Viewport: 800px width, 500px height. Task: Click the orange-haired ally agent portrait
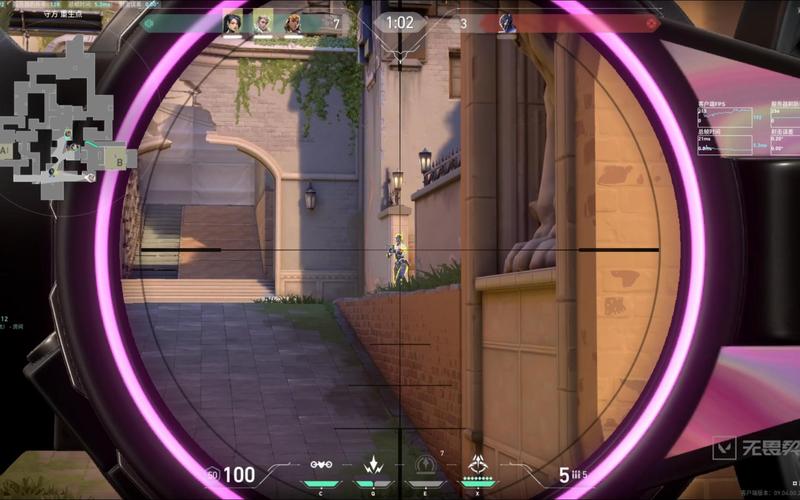(x=293, y=22)
